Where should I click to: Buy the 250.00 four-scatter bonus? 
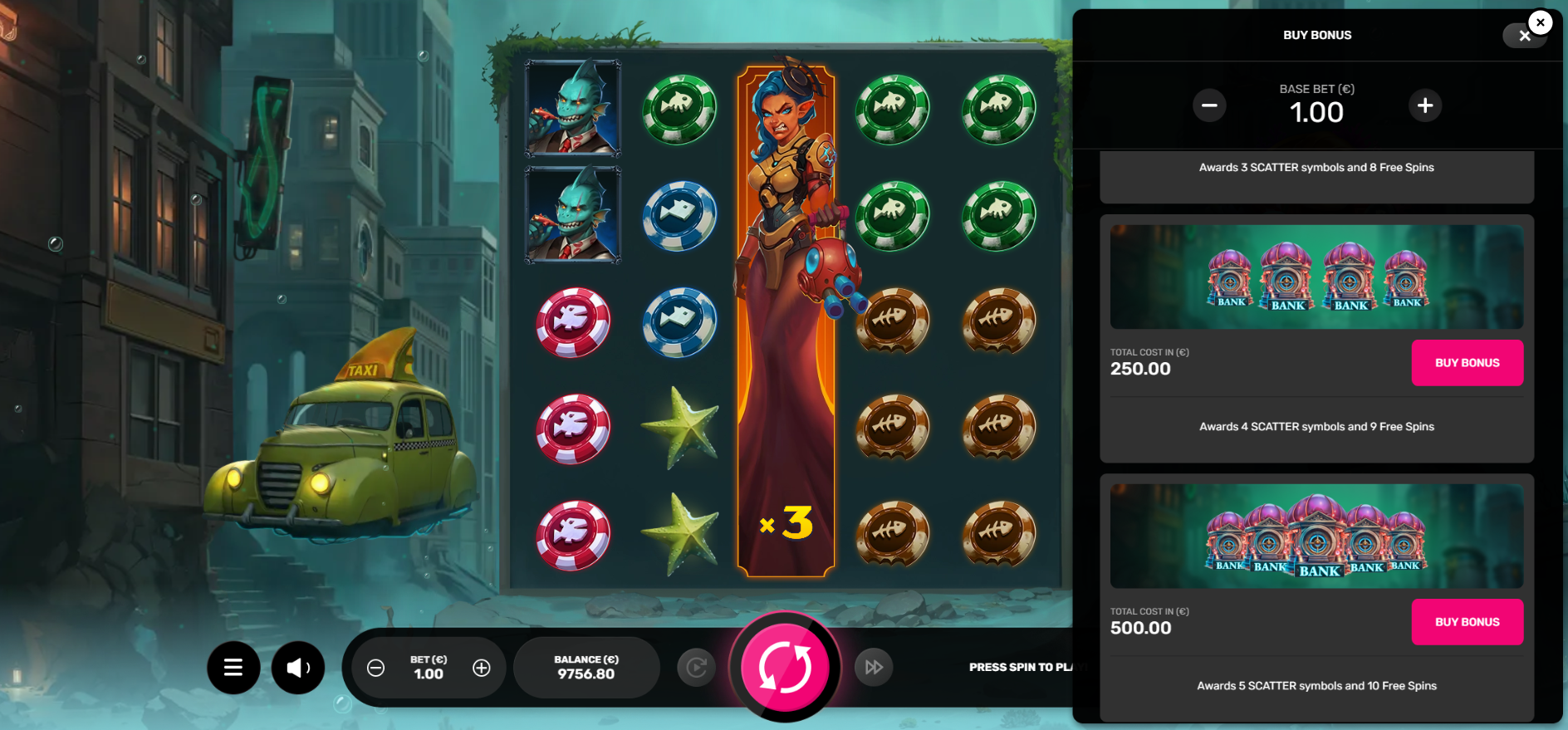pyautogui.click(x=1467, y=363)
